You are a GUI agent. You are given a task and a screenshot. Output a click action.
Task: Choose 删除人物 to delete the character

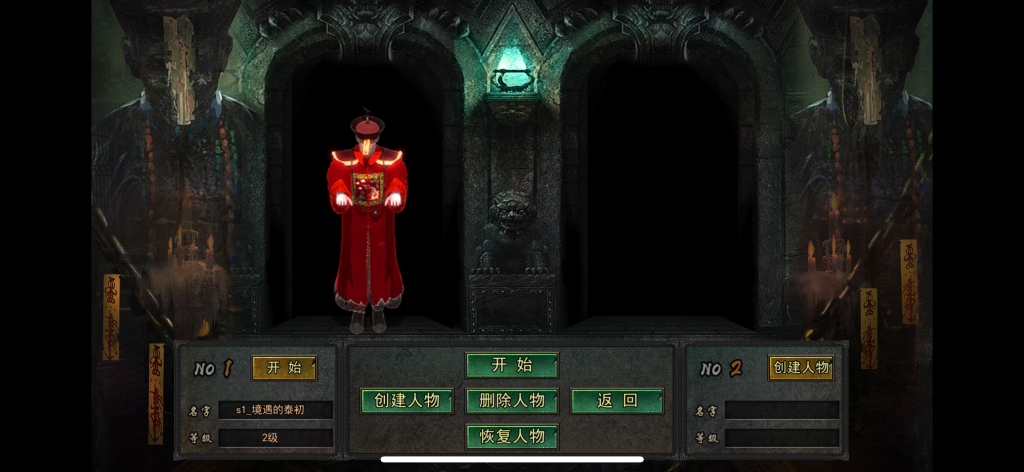click(x=512, y=401)
